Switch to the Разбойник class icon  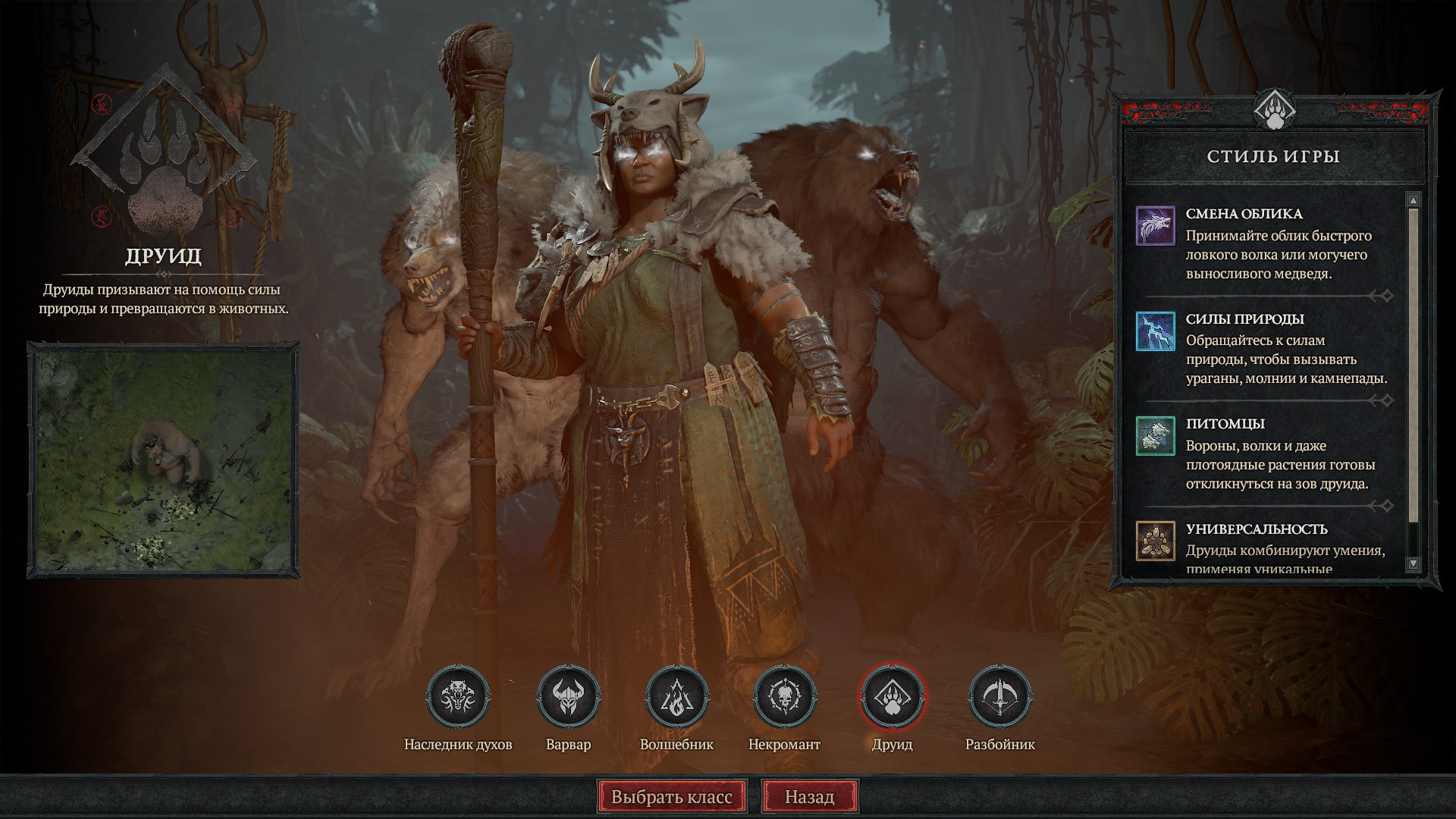[1000, 696]
